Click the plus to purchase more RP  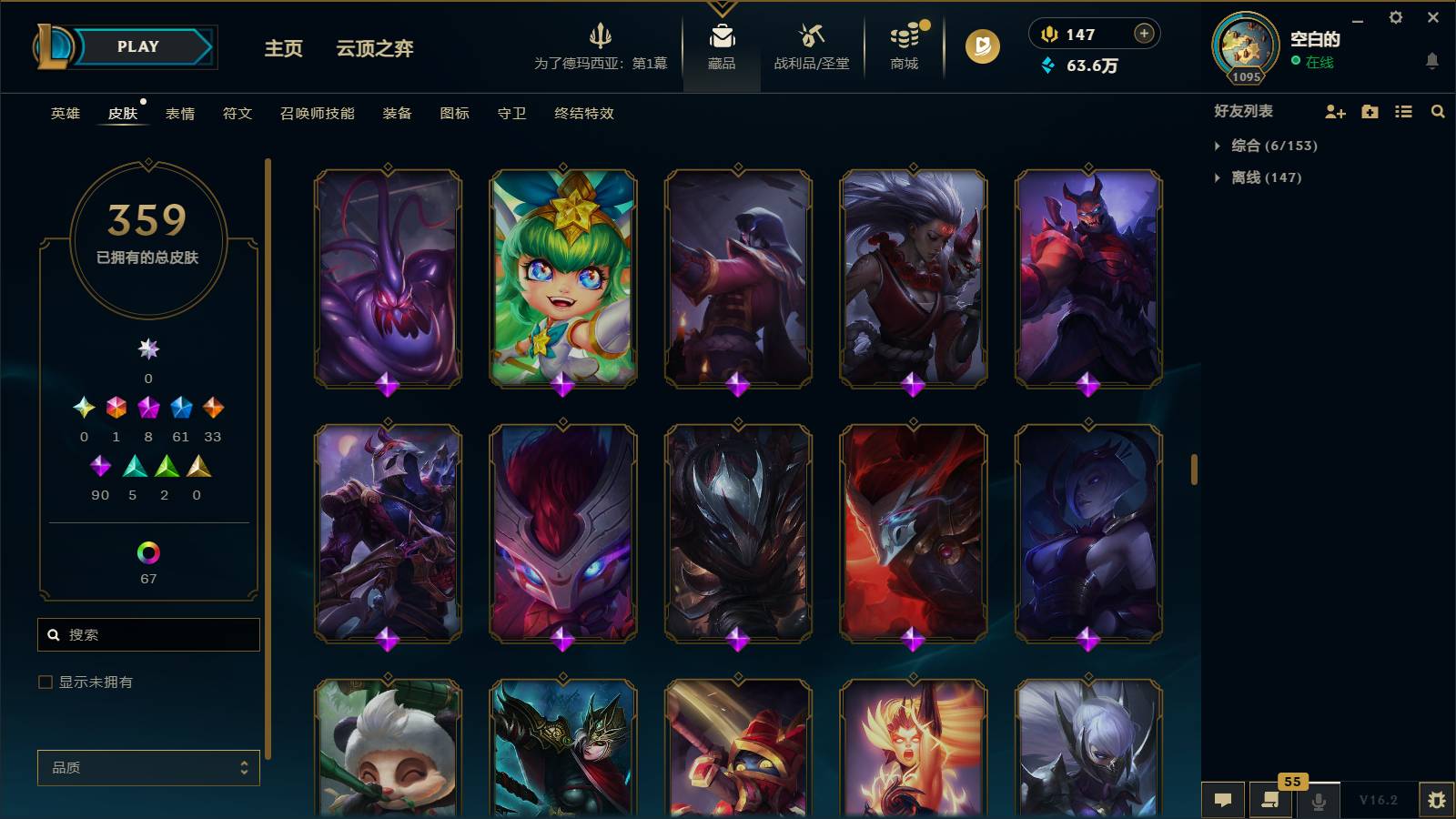point(1143,34)
